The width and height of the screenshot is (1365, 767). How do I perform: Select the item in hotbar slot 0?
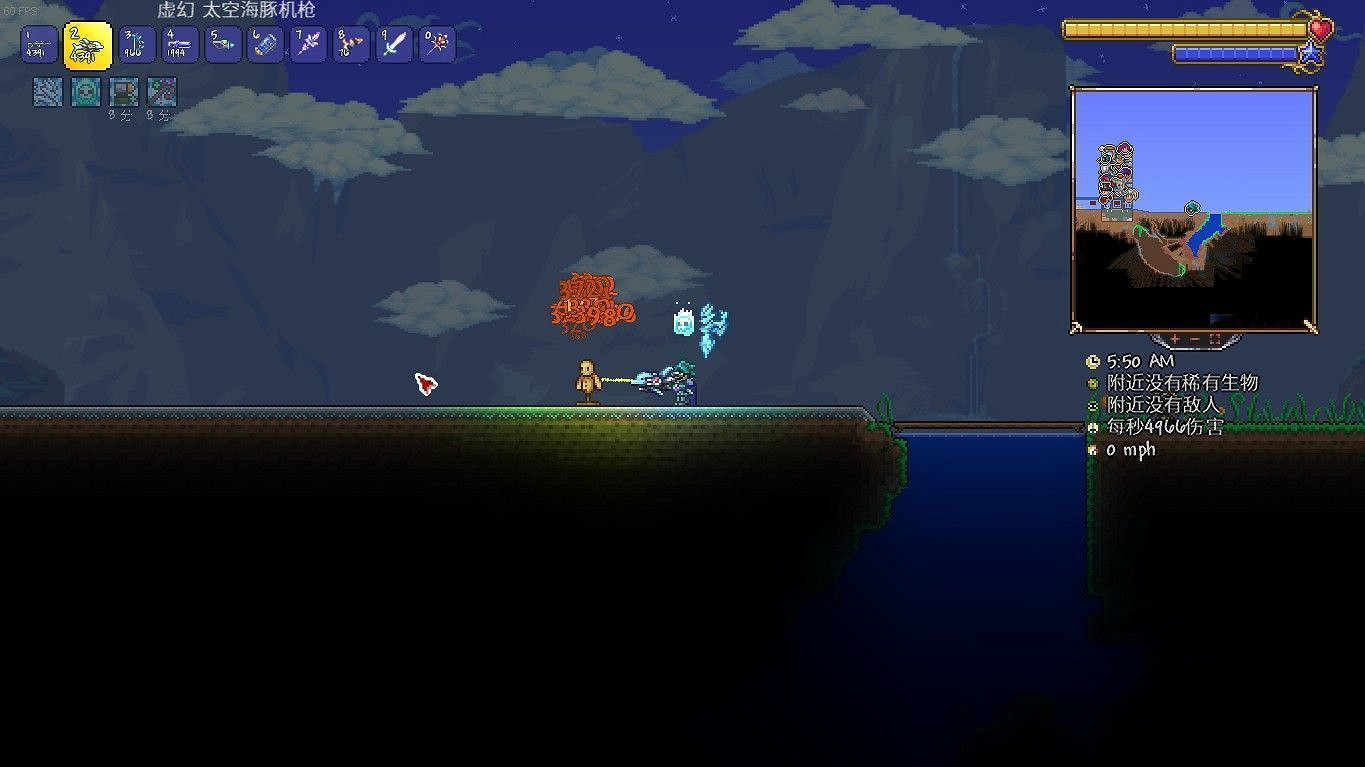[437, 45]
